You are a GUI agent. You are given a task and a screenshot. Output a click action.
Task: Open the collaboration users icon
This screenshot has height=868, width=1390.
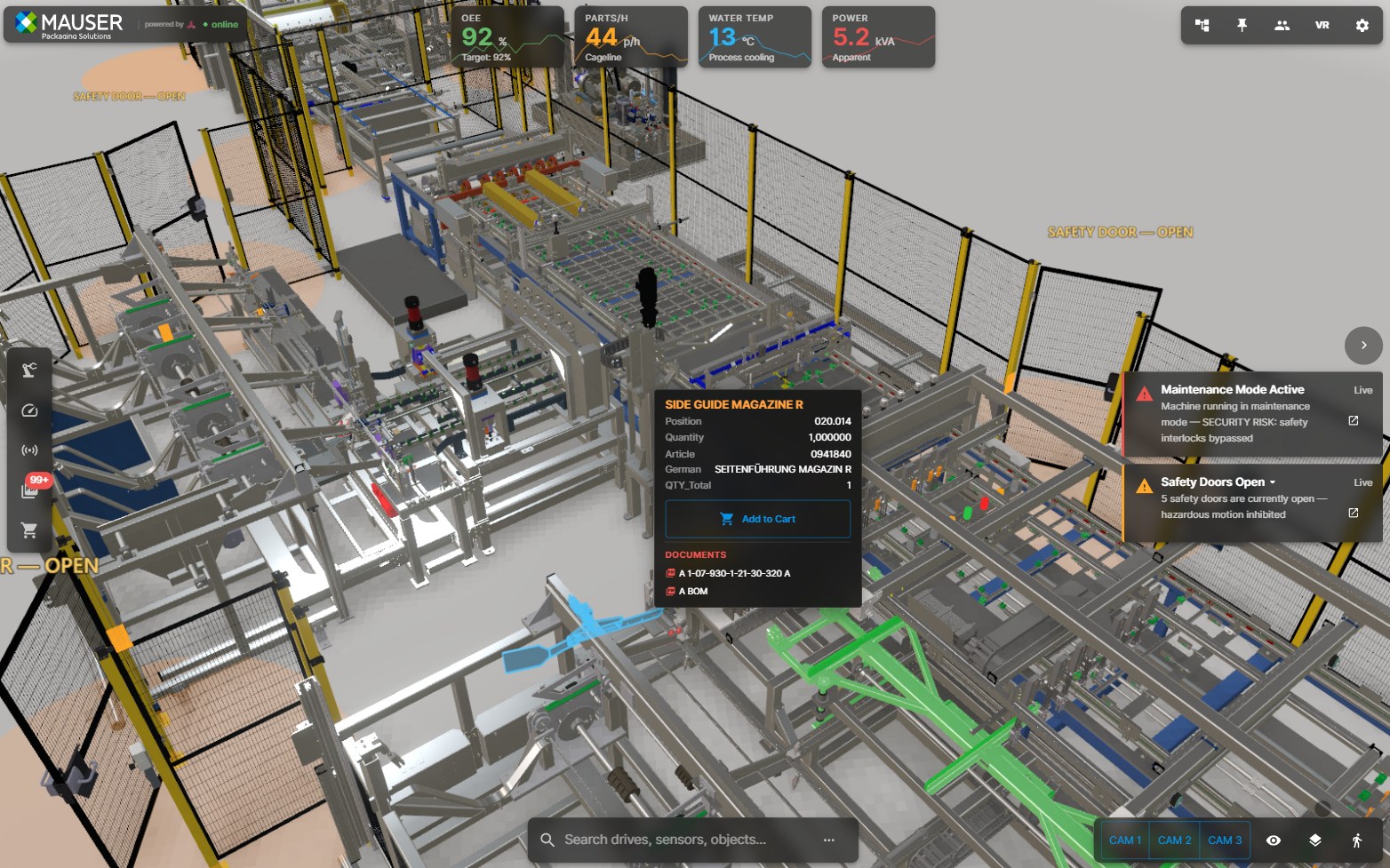(x=1282, y=26)
